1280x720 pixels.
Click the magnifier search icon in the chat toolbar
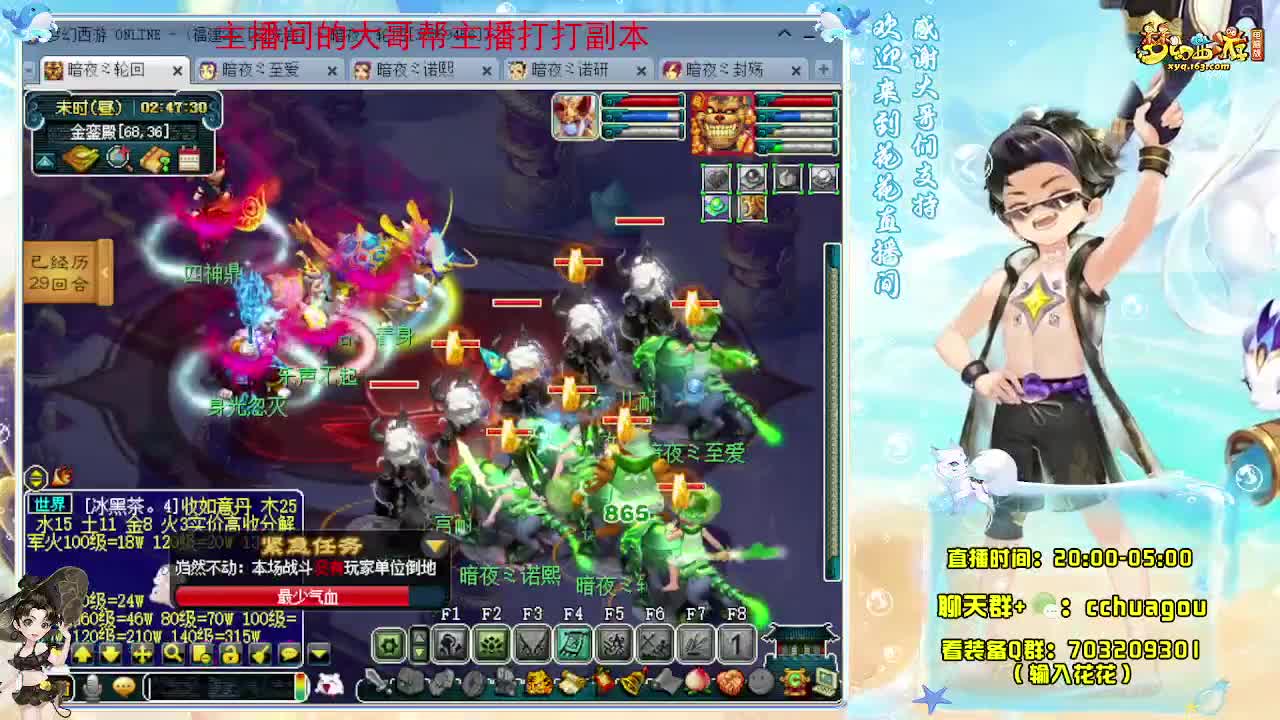point(173,654)
